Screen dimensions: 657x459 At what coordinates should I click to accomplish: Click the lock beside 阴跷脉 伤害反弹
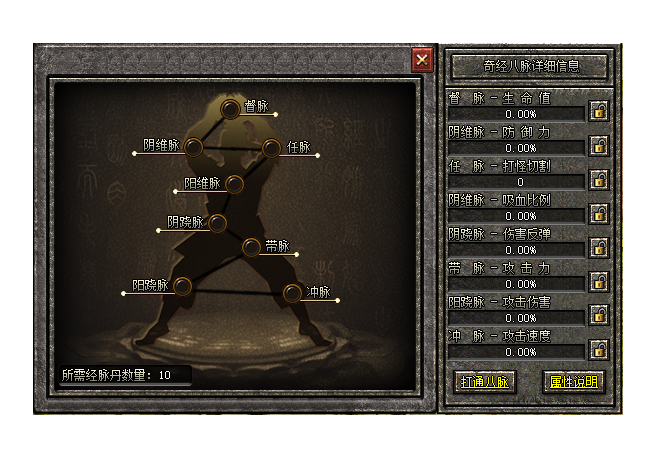[599, 247]
